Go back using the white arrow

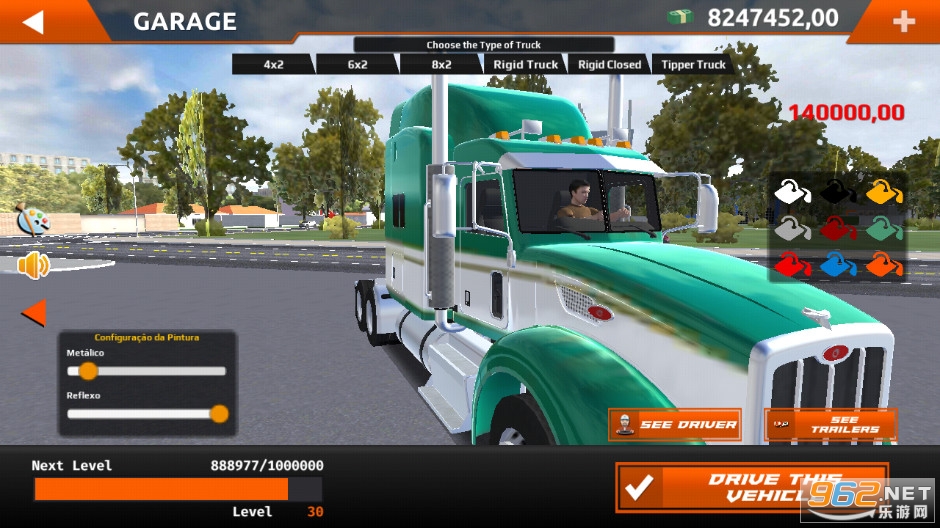pyautogui.click(x=34, y=21)
